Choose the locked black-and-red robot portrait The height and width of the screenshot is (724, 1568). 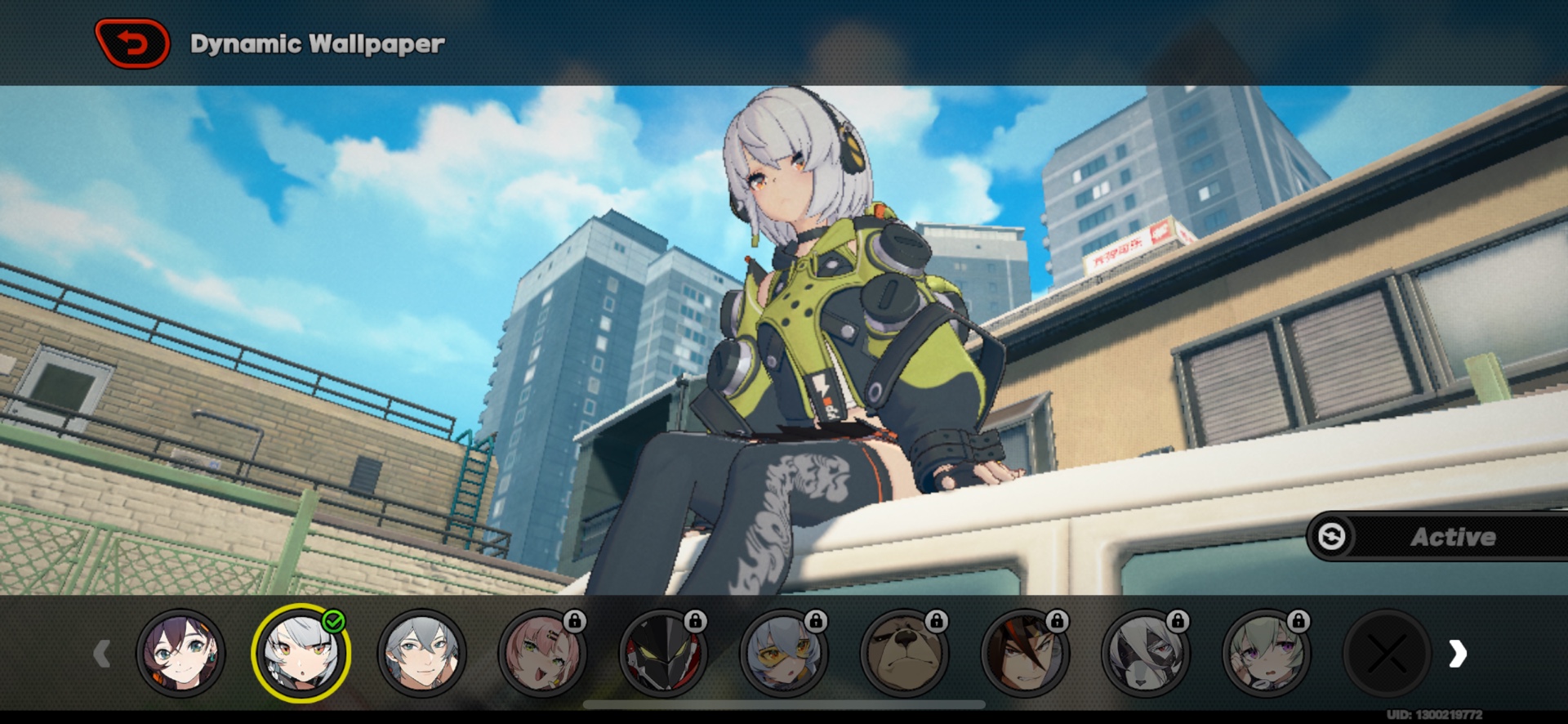click(x=662, y=653)
